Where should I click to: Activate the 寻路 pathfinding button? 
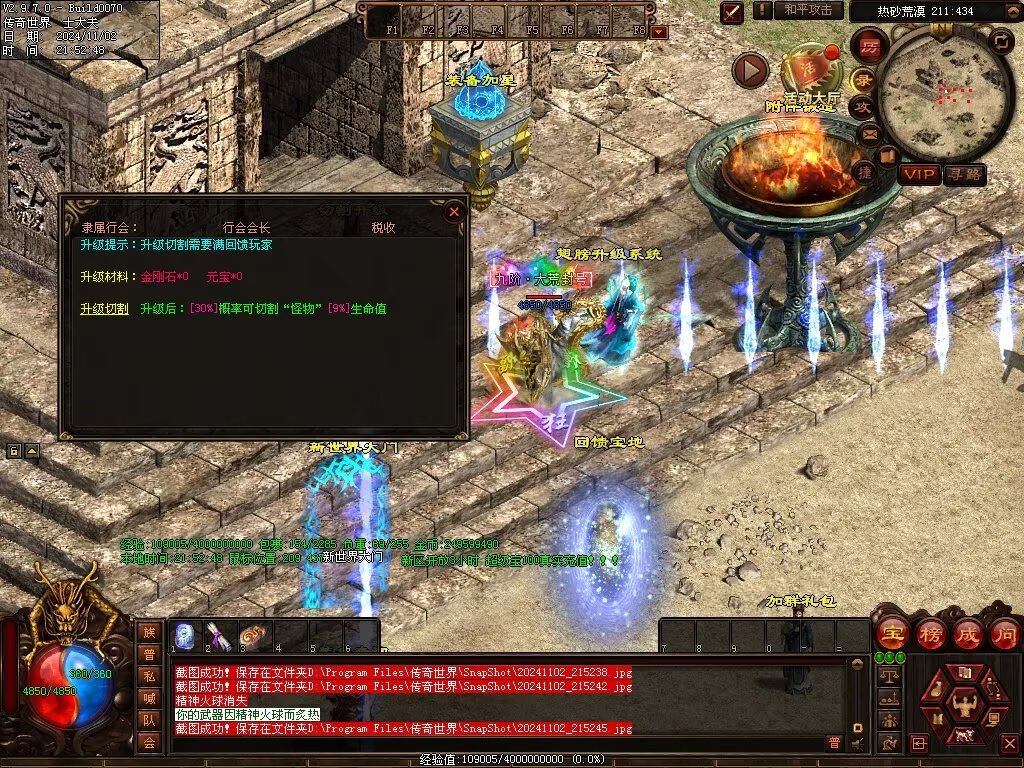click(964, 174)
